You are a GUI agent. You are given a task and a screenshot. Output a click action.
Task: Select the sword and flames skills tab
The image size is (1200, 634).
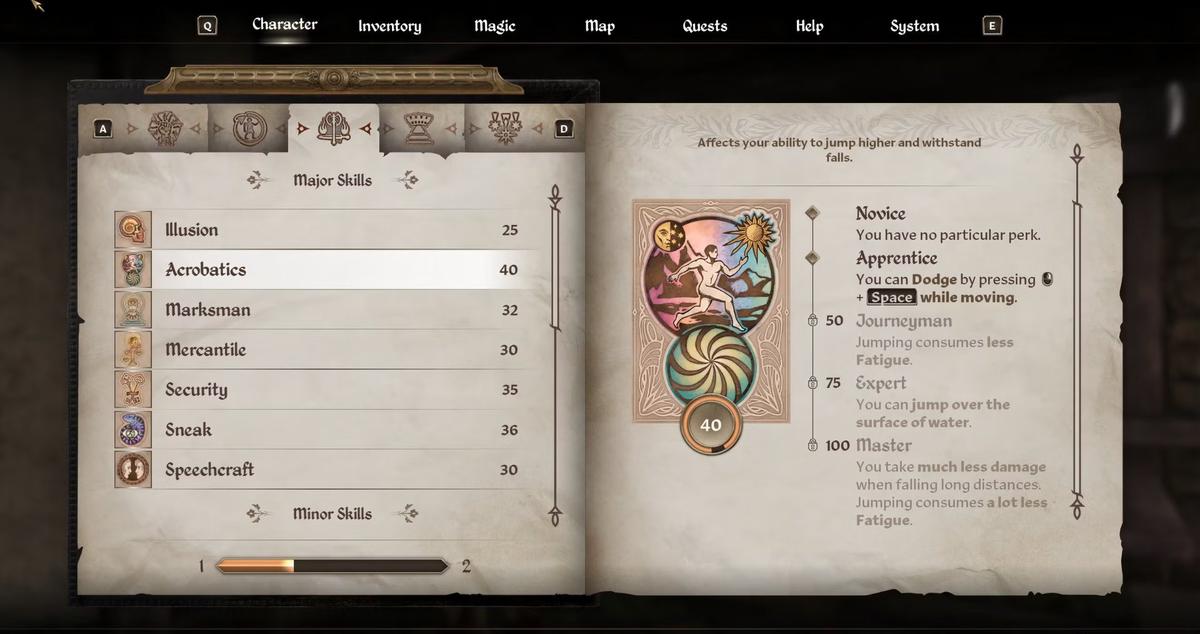333,128
